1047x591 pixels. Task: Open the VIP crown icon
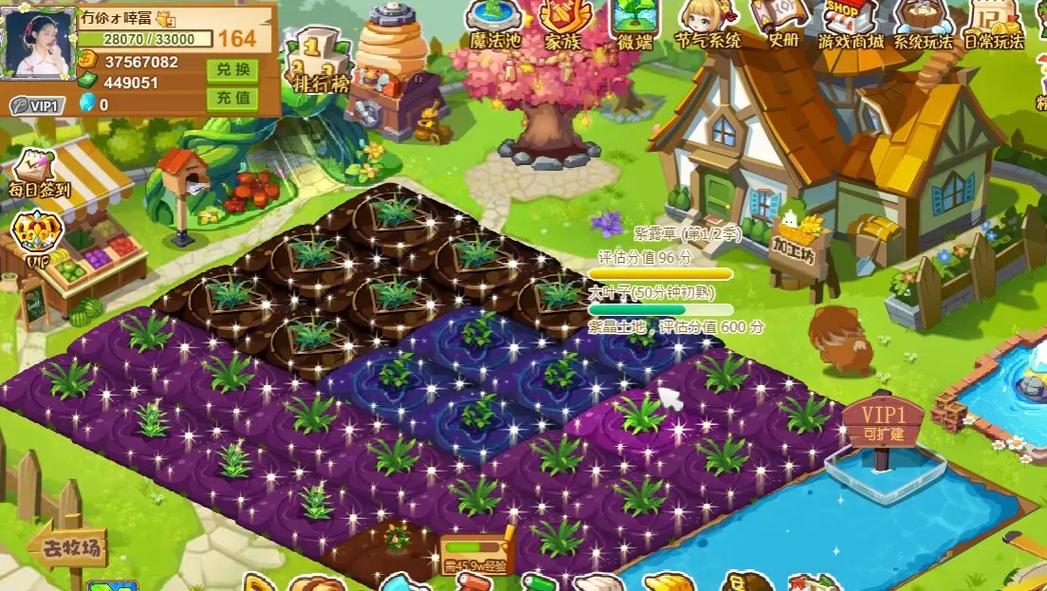tap(35, 240)
